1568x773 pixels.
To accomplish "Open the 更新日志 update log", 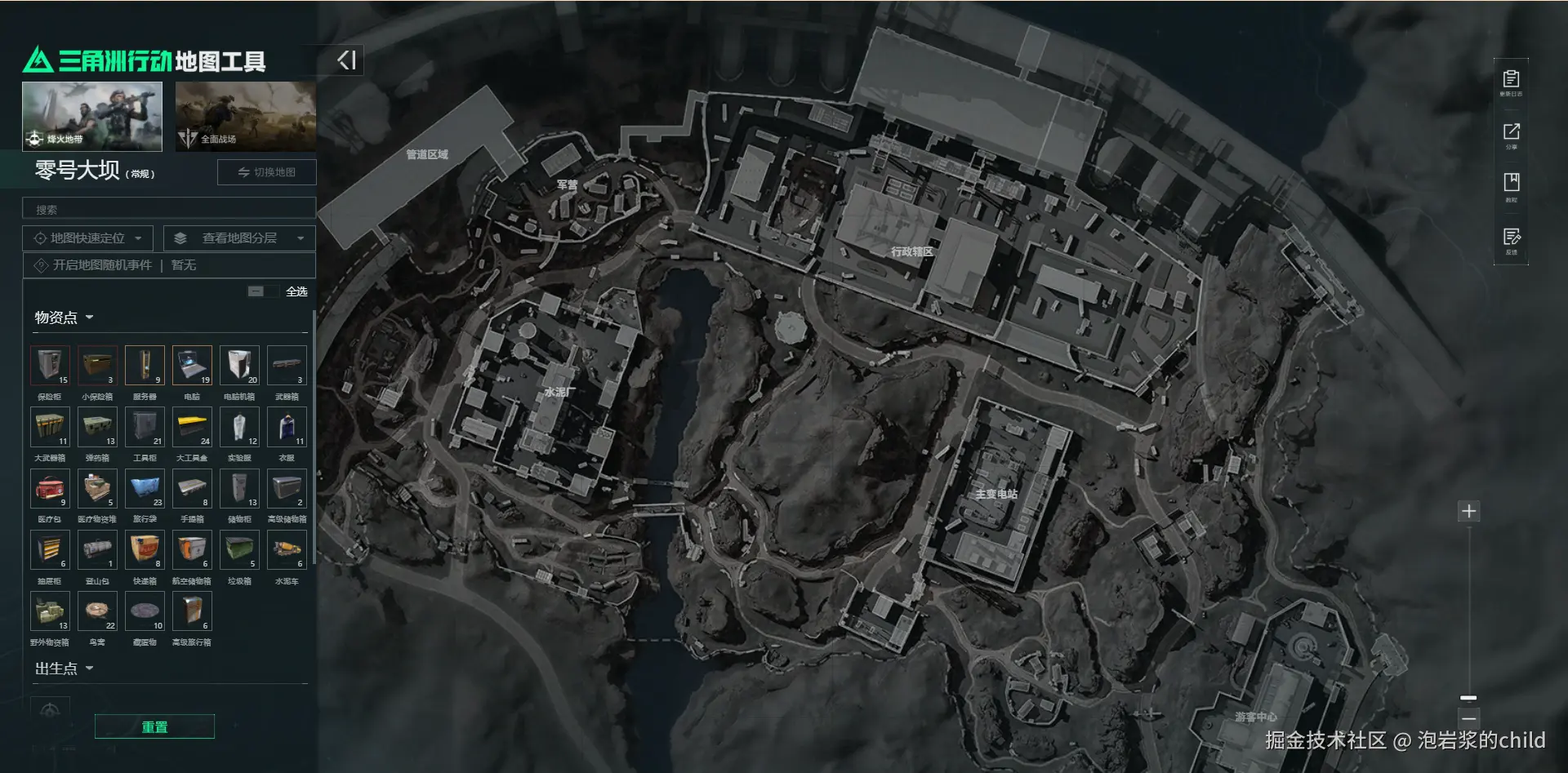I will (x=1511, y=82).
